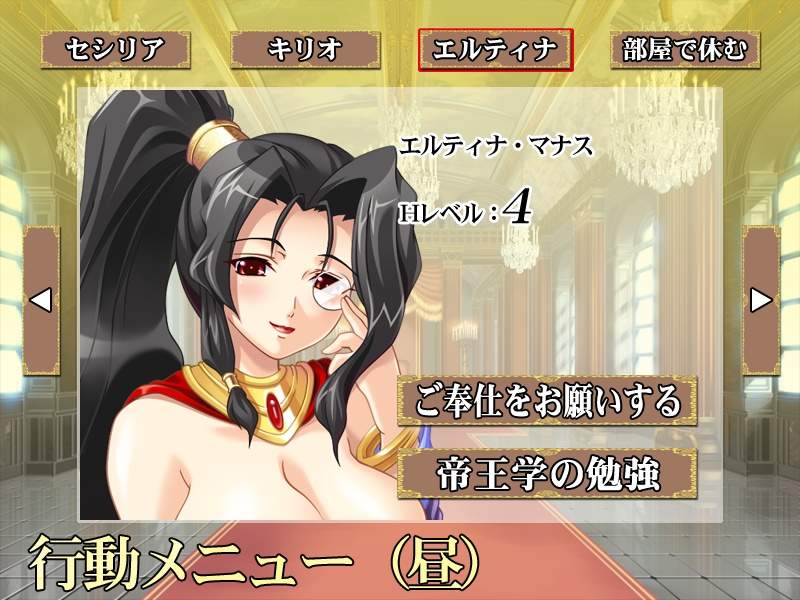Image resolution: width=800 pixels, height=600 pixels.
Task: Click the 部屋で休む button
Action: [686, 49]
